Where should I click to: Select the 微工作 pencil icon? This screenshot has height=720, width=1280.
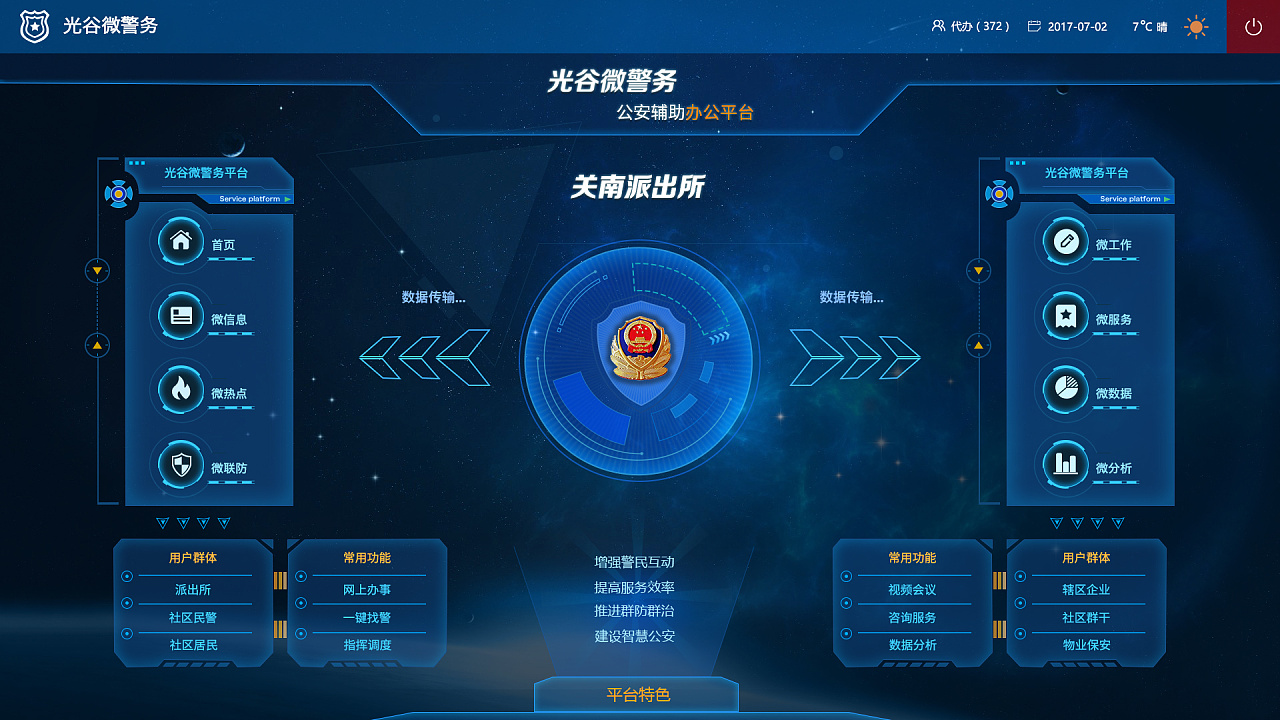pyautogui.click(x=1064, y=242)
